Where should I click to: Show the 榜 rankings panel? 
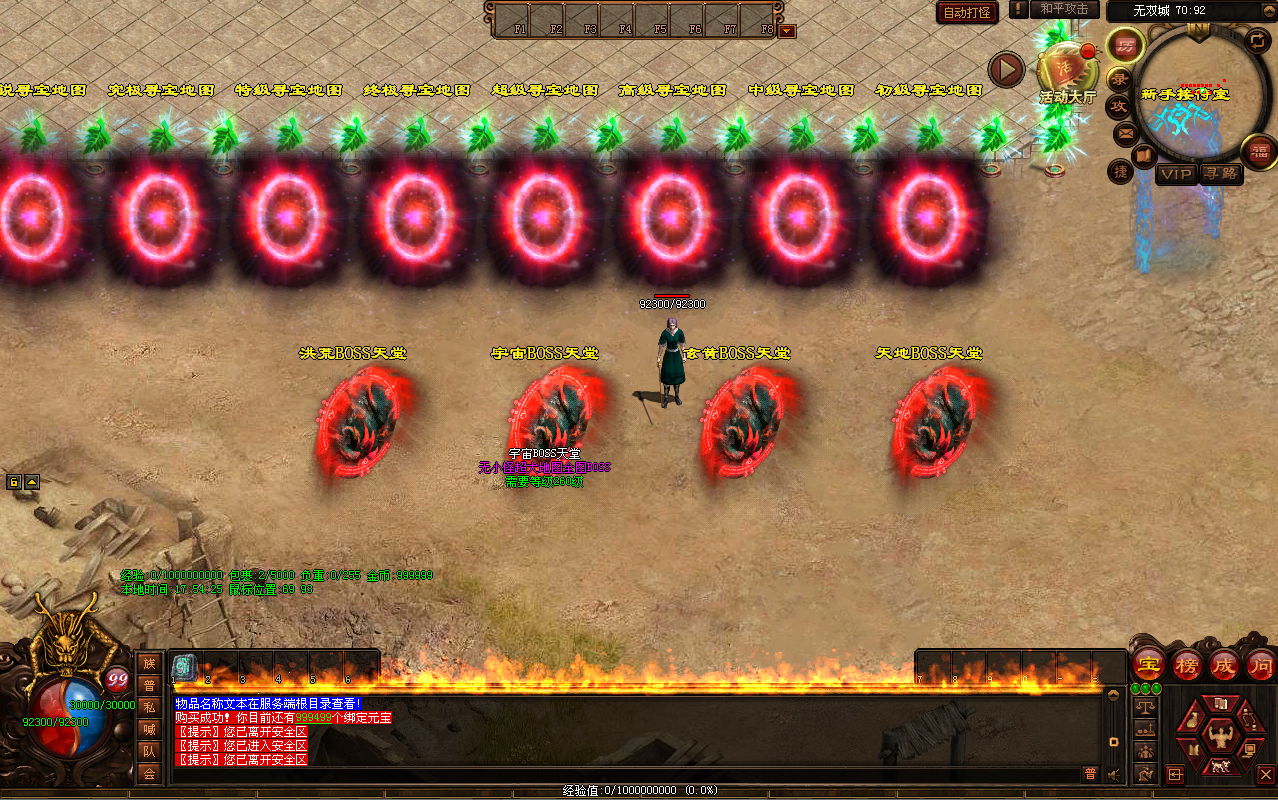tap(1187, 664)
